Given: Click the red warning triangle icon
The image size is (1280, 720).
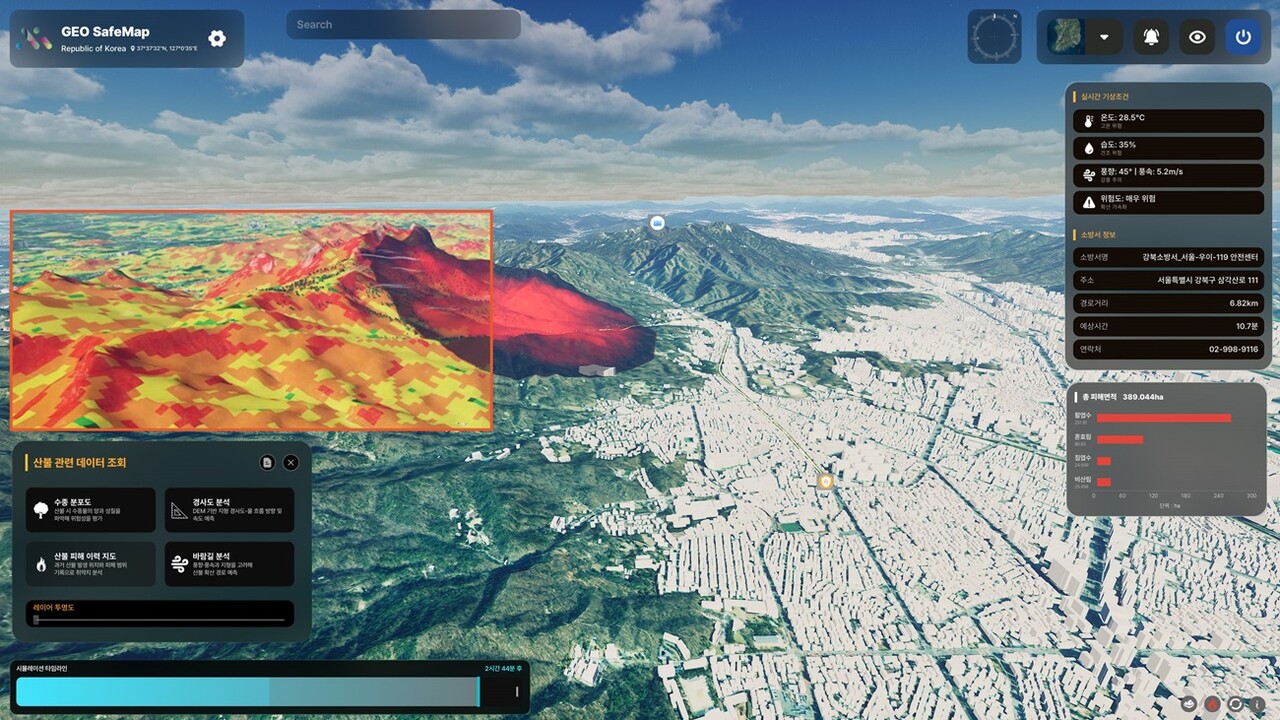Looking at the screenshot, I should click(x=1212, y=704).
